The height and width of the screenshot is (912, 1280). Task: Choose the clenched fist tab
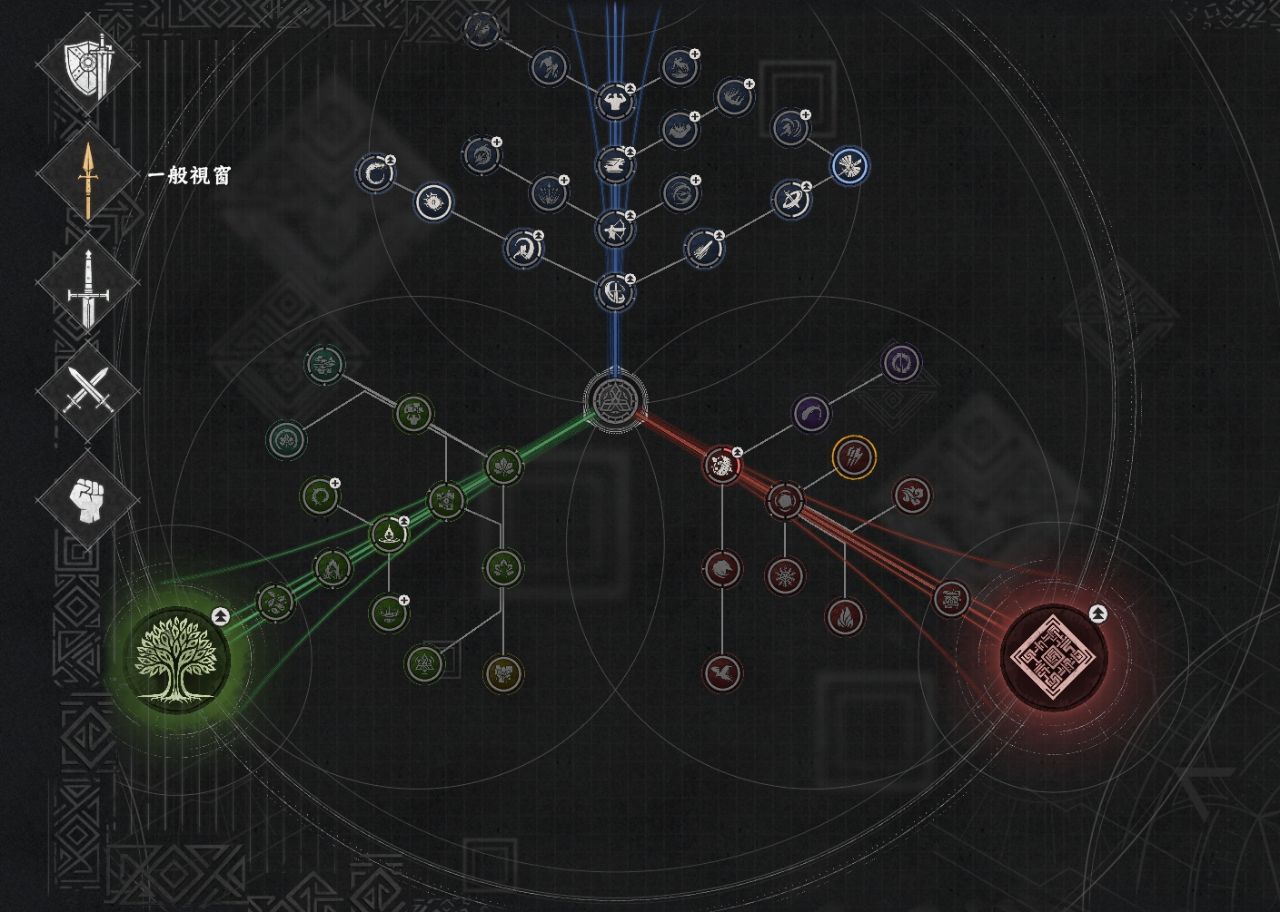pos(87,497)
